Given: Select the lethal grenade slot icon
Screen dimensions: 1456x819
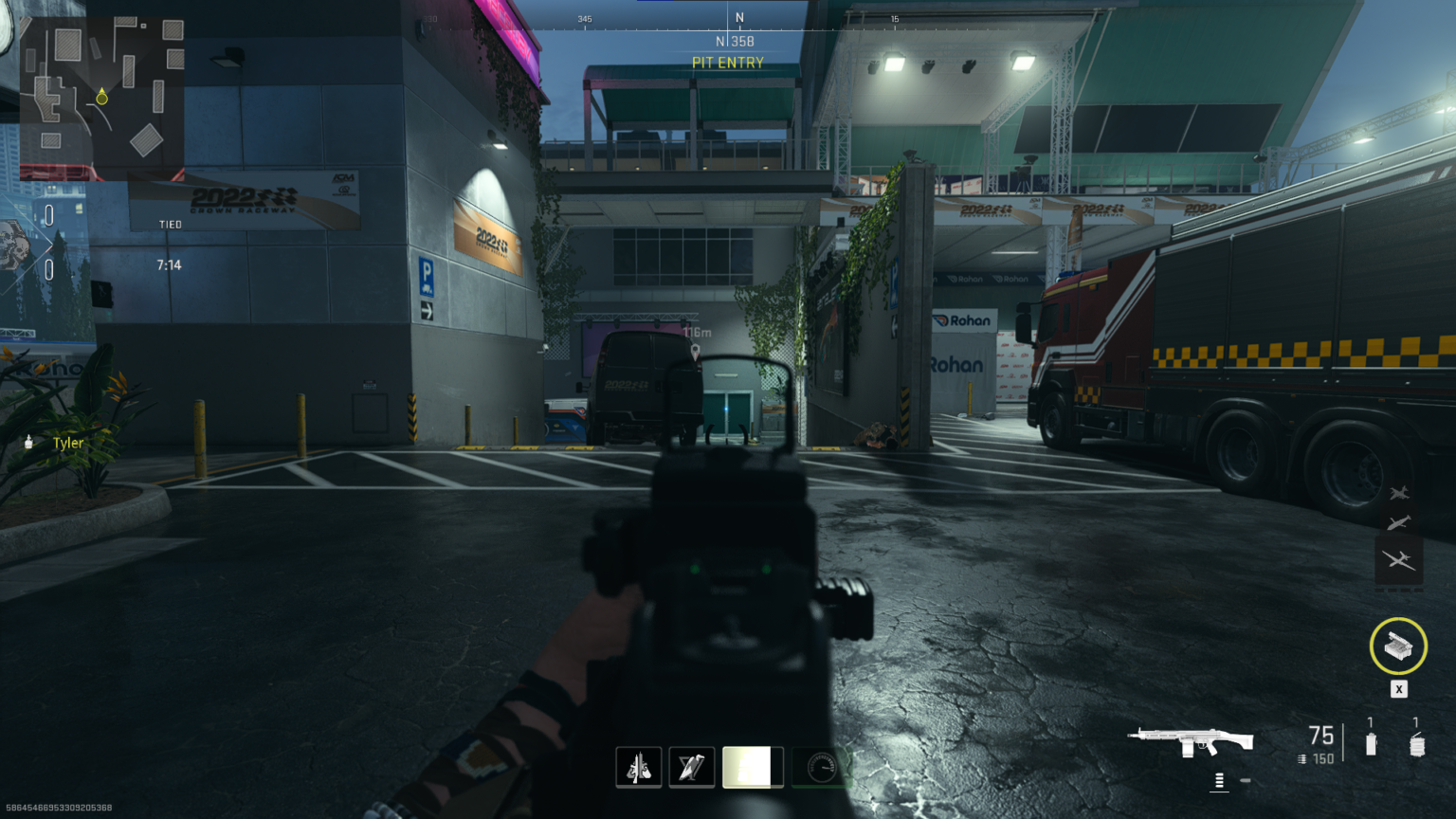Looking at the screenshot, I should tap(1417, 744).
